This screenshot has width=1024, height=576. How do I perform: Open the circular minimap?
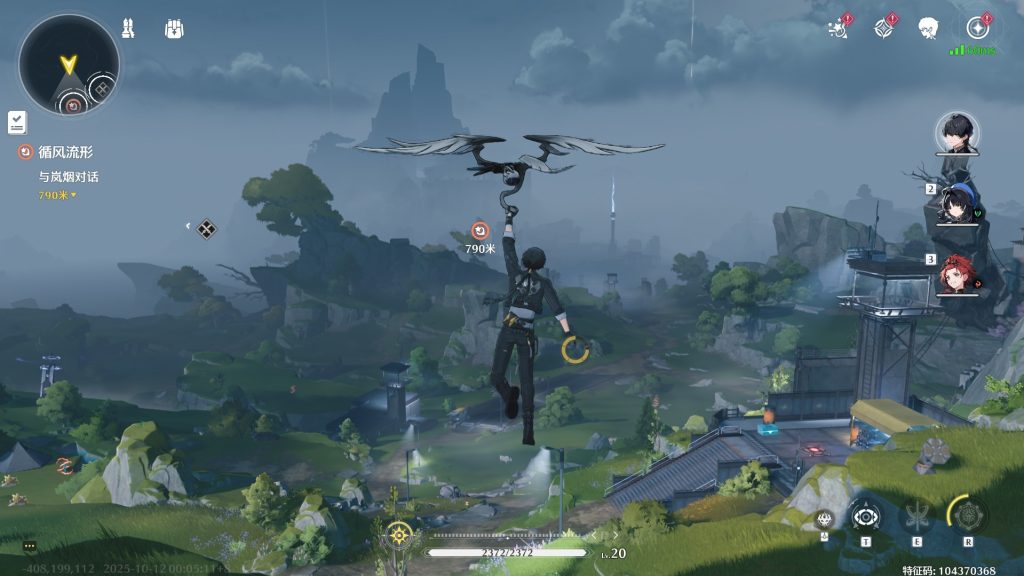[x=68, y=64]
